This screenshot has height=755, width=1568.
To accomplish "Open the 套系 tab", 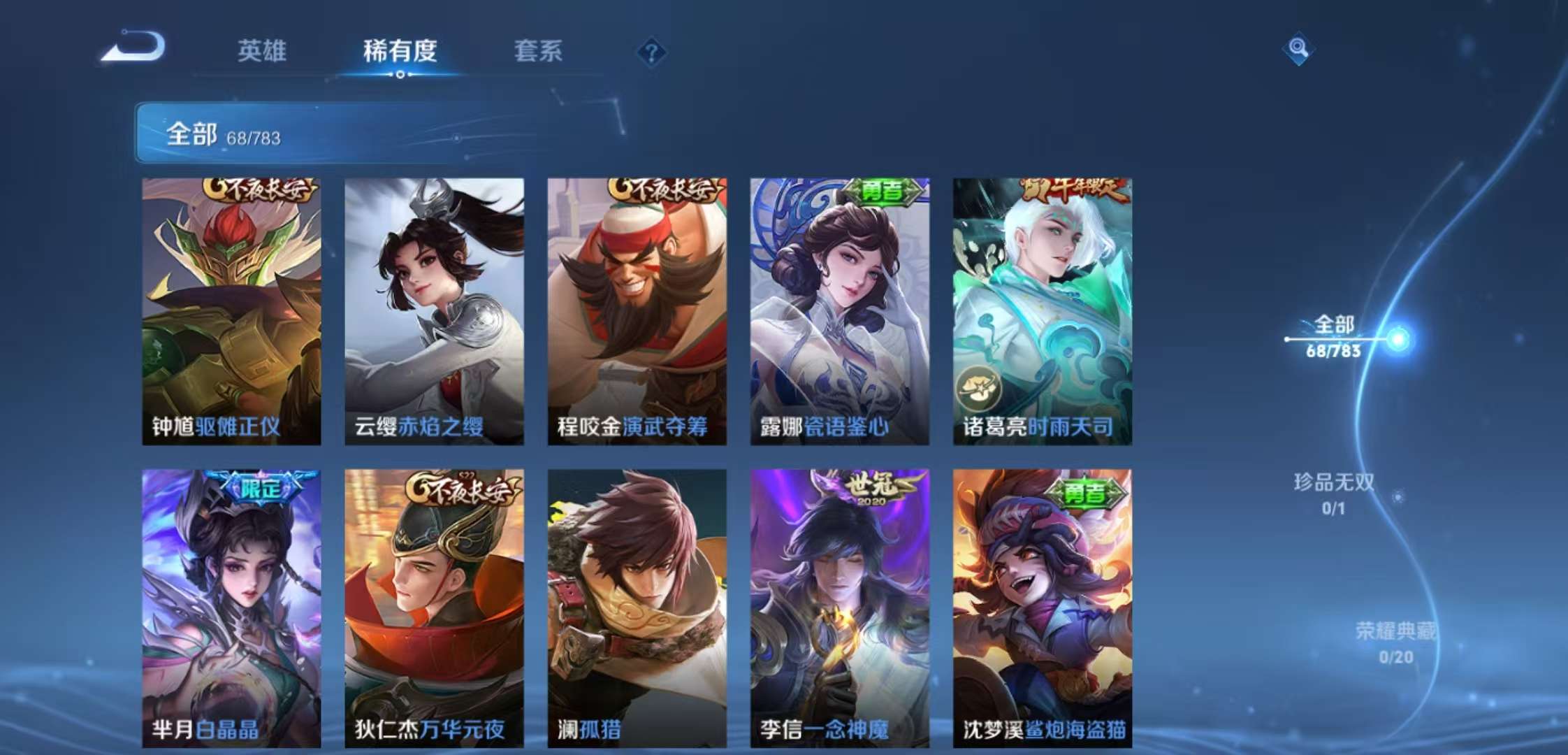I will pyautogui.click(x=538, y=52).
